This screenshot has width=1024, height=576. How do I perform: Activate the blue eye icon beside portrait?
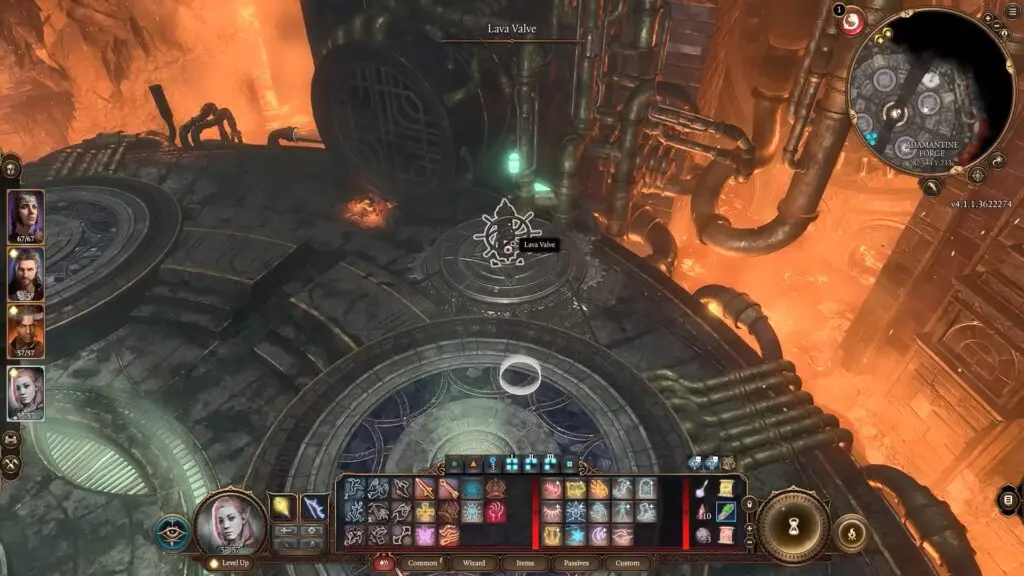click(172, 531)
